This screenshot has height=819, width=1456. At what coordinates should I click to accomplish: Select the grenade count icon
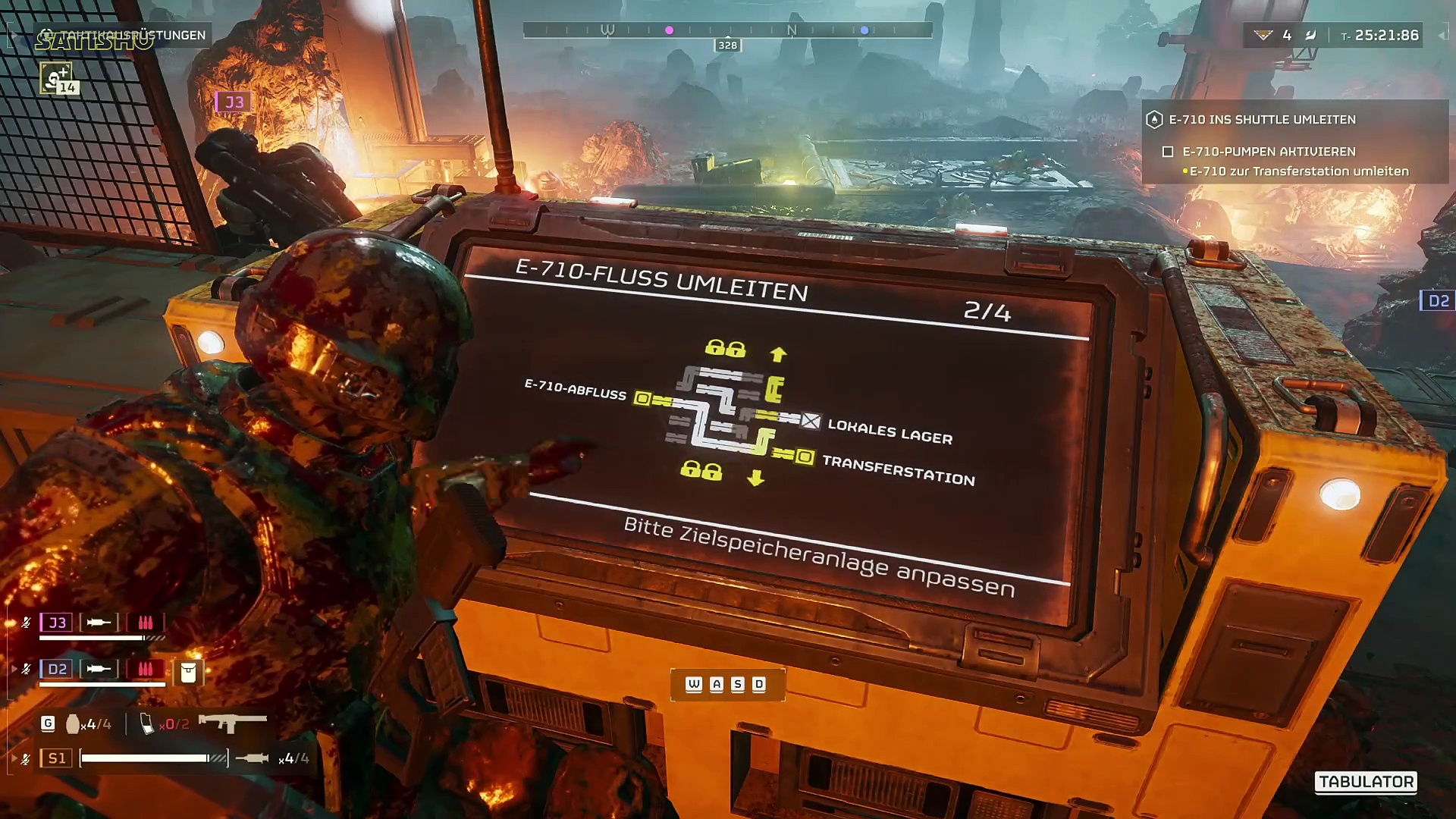click(x=73, y=724)
